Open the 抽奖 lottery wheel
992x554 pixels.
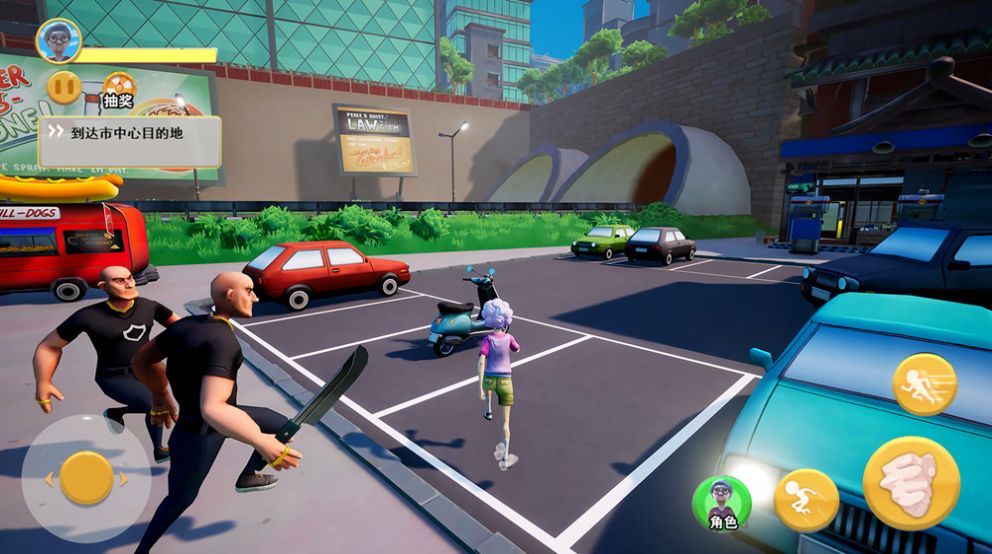coord(119,88)
